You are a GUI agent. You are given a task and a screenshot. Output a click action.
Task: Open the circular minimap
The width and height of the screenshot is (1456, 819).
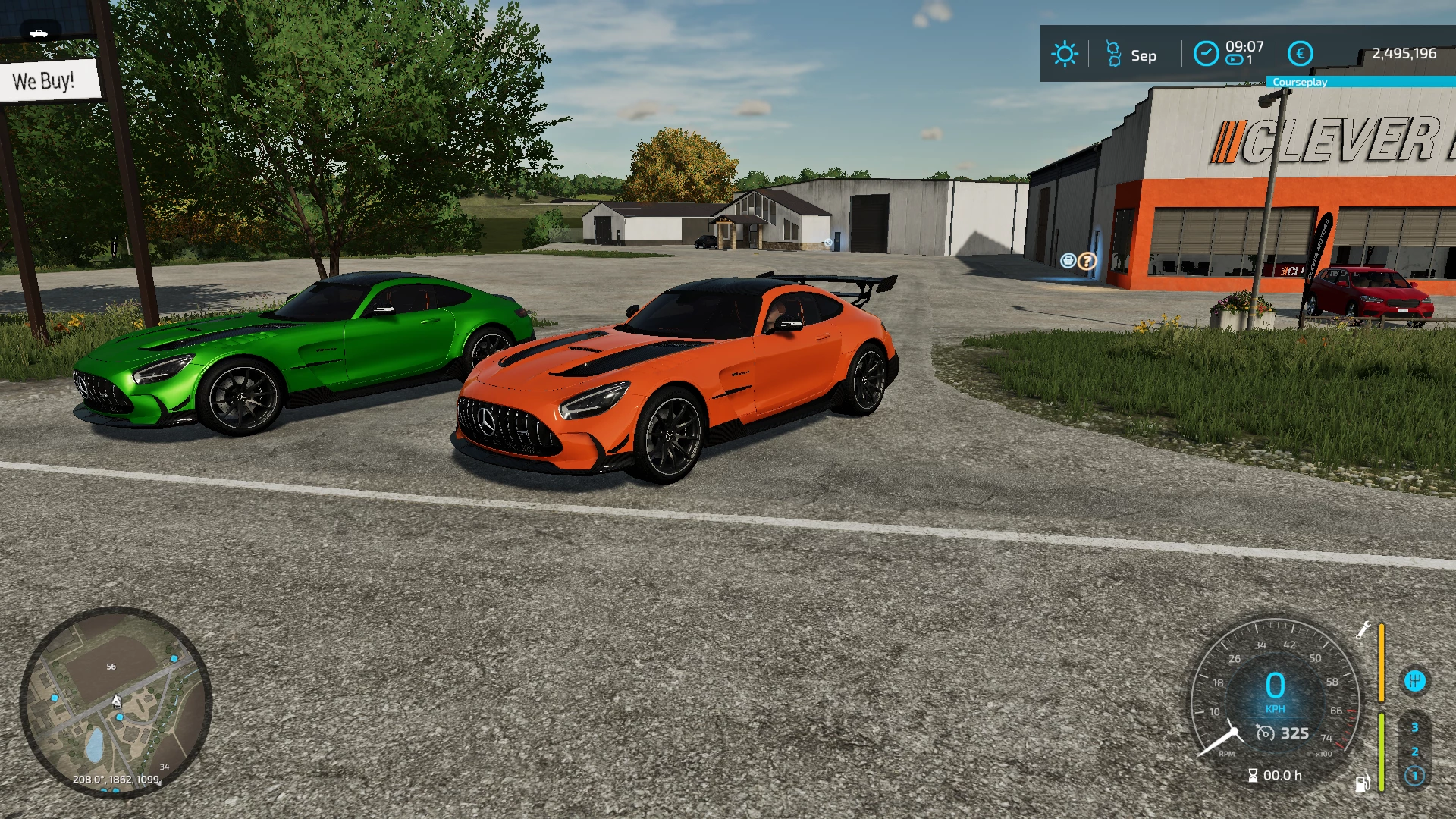click(x=115, y=702)
